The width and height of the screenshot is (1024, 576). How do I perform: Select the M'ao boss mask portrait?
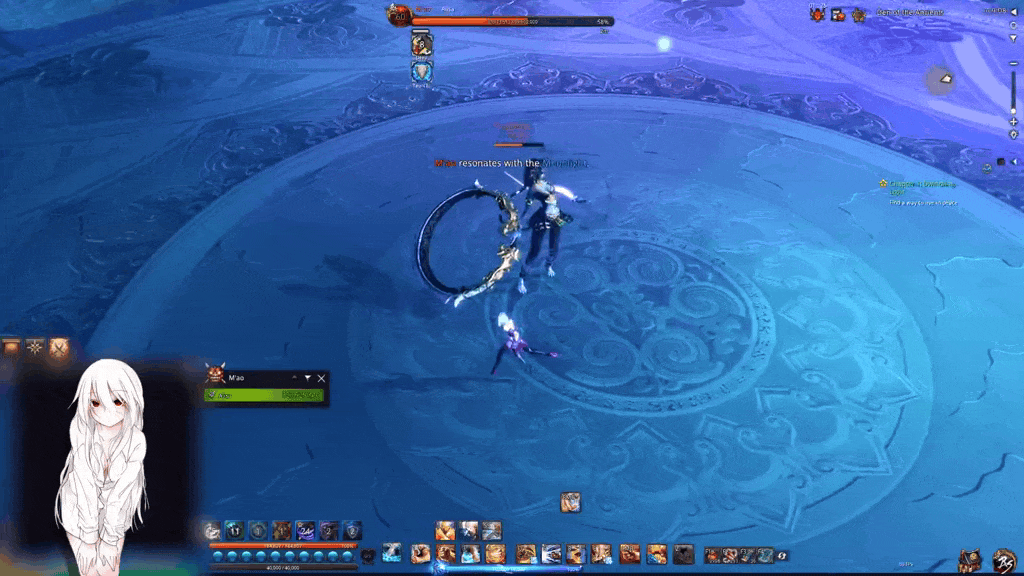coord(214,376)
